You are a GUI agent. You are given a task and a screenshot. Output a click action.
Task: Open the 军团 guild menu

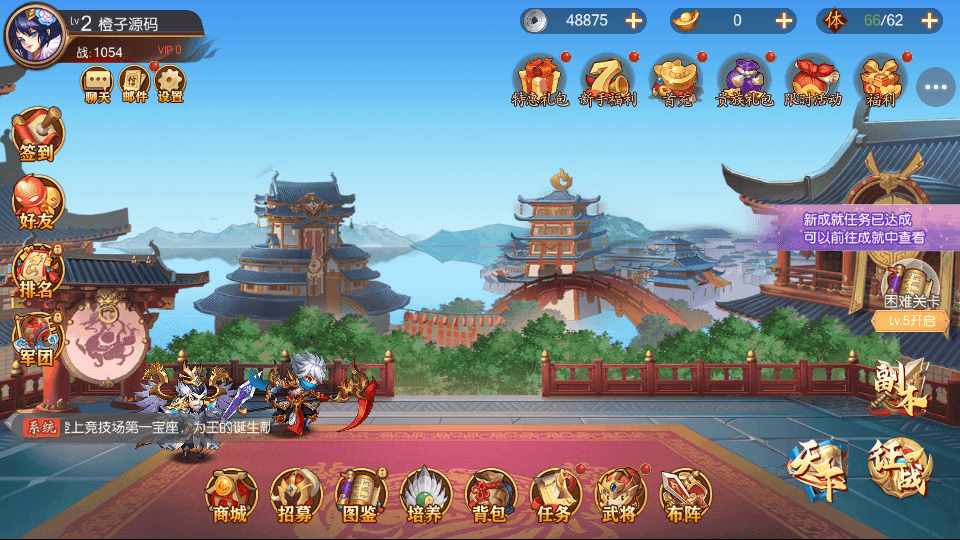(37, 341)
